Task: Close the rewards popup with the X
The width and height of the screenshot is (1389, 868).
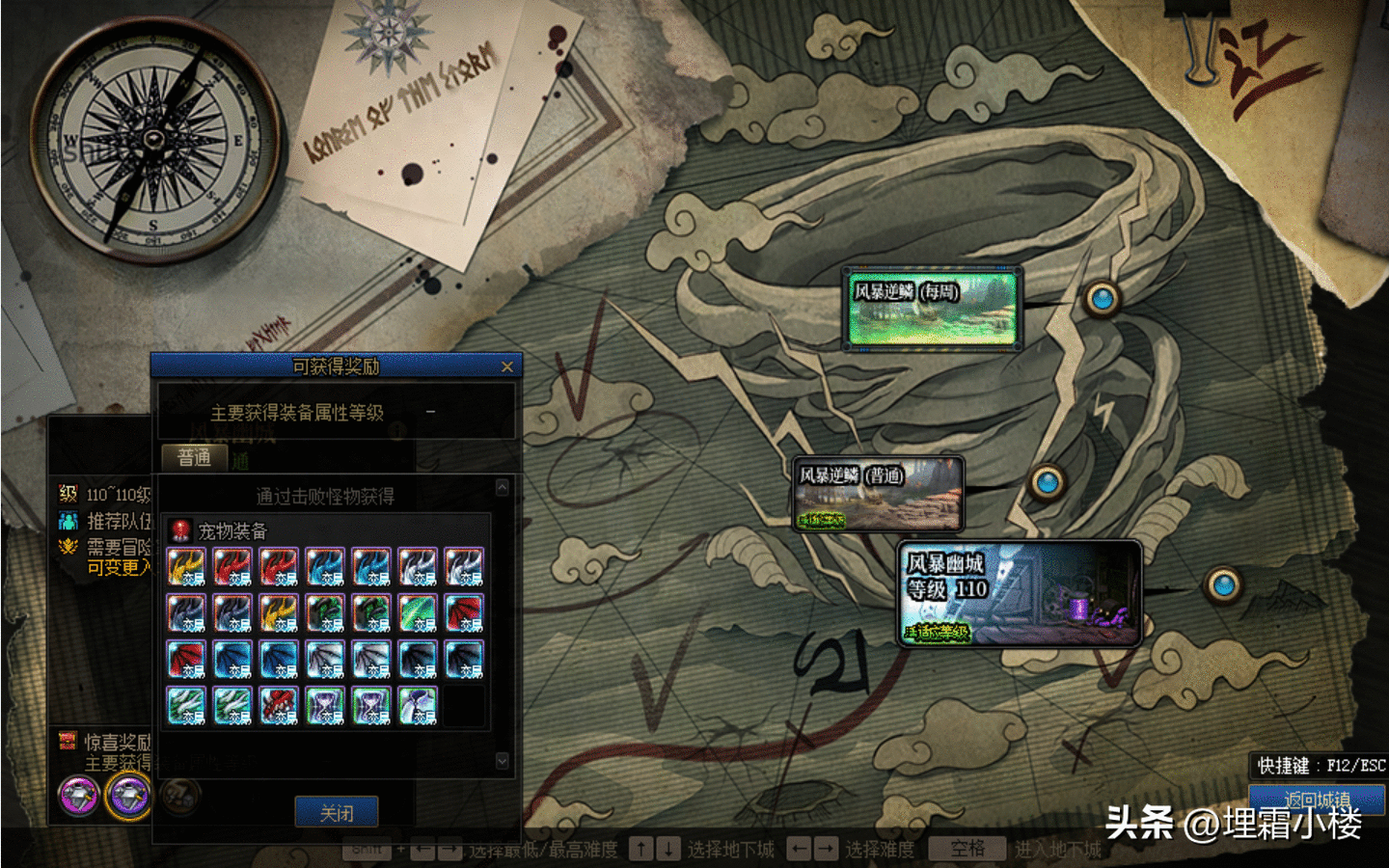Action: (507, 366)
